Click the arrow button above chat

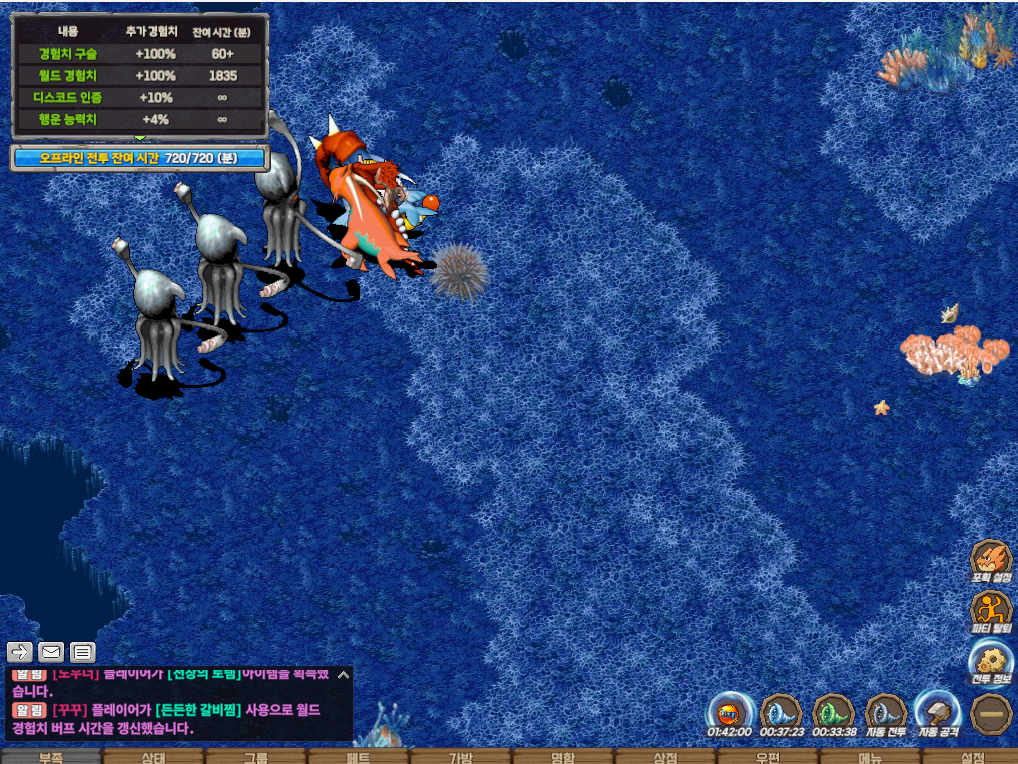[x=20, y=653]
